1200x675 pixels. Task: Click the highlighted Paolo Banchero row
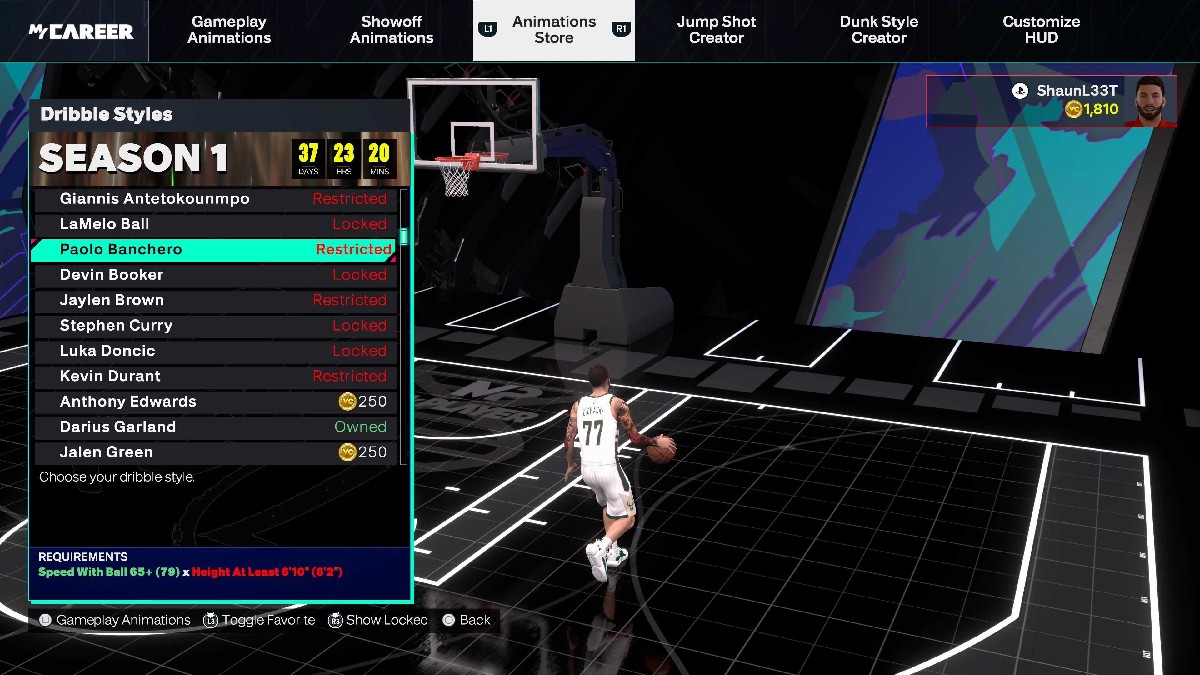(x=215, y=250)
